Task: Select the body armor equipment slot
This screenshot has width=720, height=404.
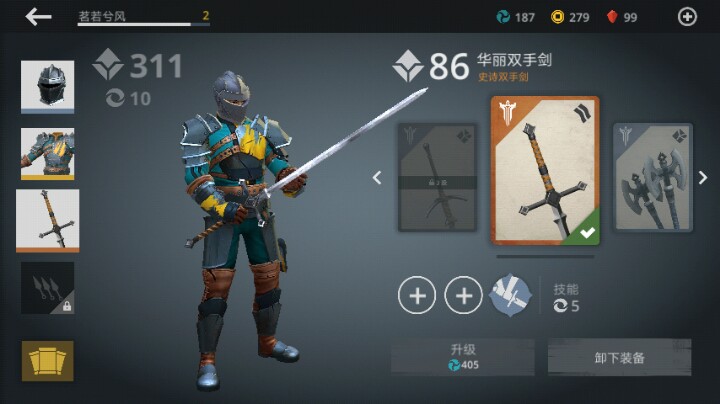Action: [x=47, y=153]
